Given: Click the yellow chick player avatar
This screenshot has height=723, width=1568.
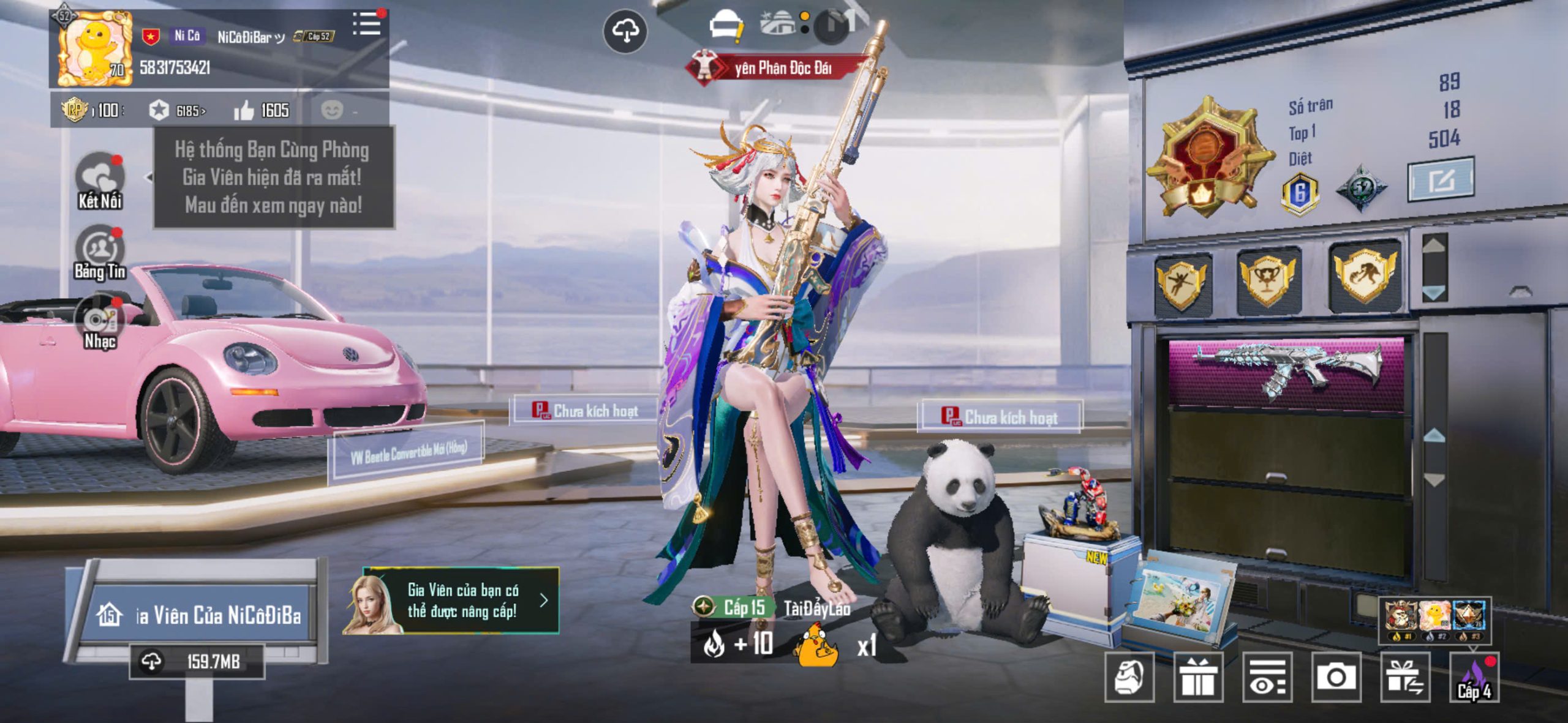Looking at the screenshot, I should [95, 49].
